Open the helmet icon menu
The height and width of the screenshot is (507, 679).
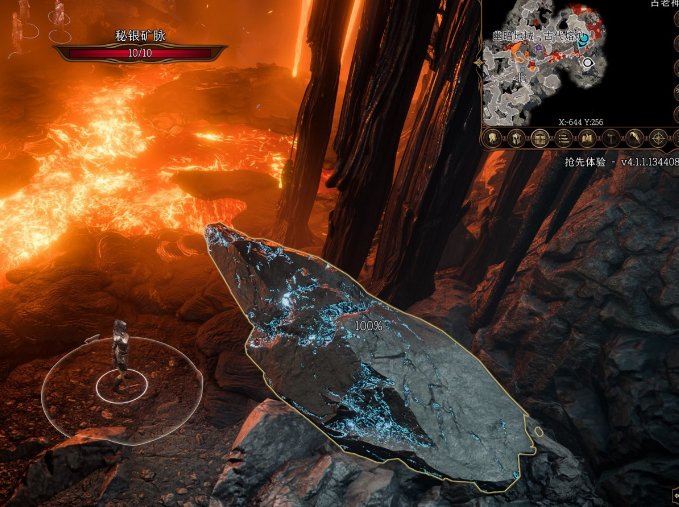pos(516,138)
